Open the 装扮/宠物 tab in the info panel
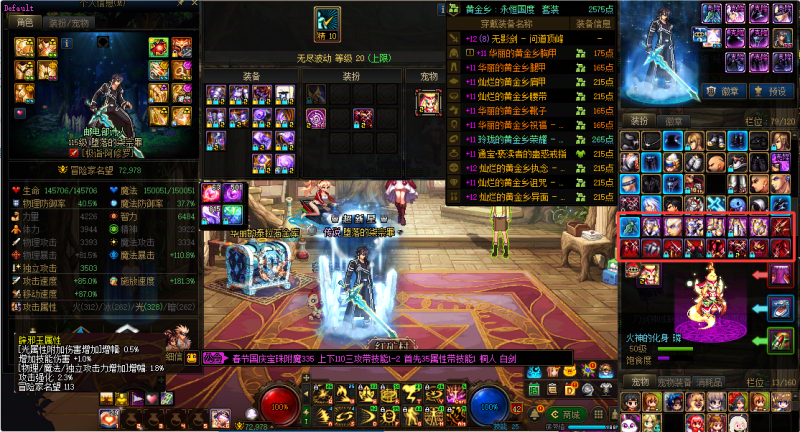Viewport: 800px width, 432px height. (x=68, y=21)
